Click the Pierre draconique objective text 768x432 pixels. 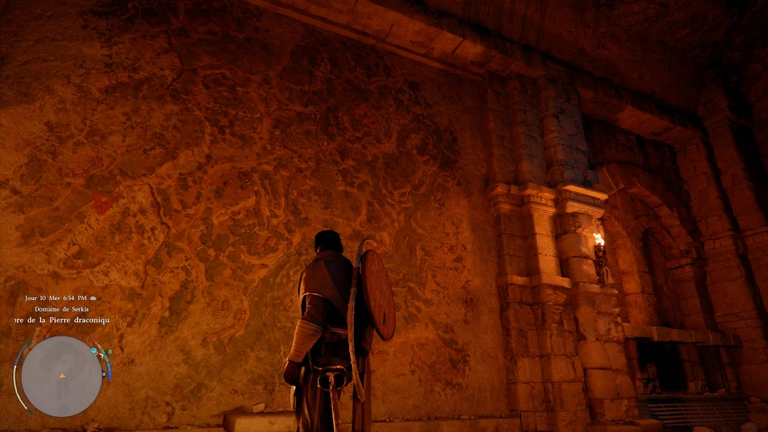(59, 321)
